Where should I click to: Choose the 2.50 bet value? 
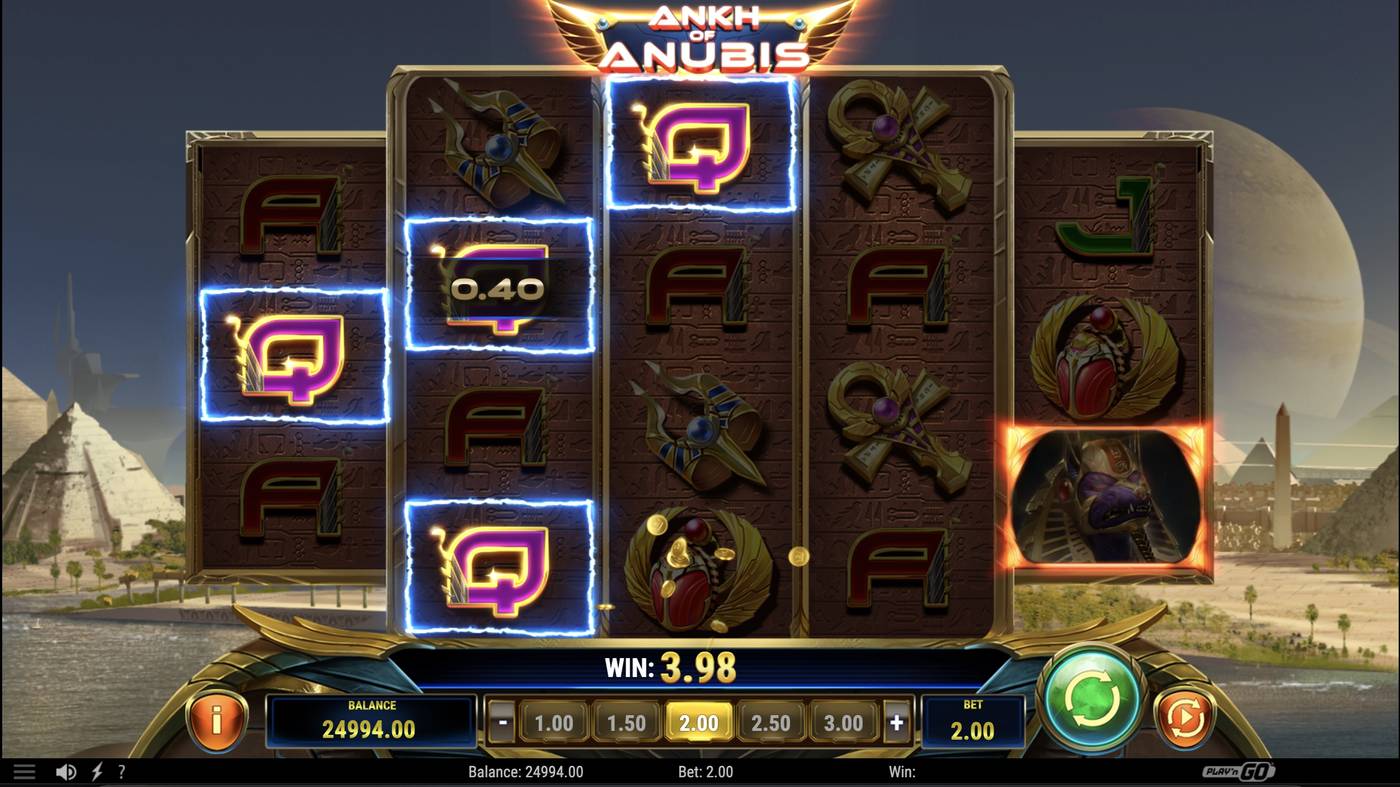[773, 720]
